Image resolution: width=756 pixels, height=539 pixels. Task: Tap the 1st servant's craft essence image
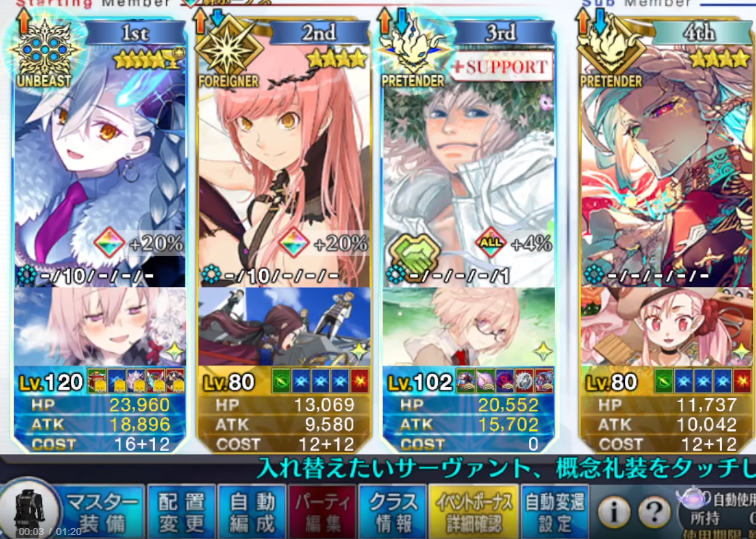(x=99, y=327)
